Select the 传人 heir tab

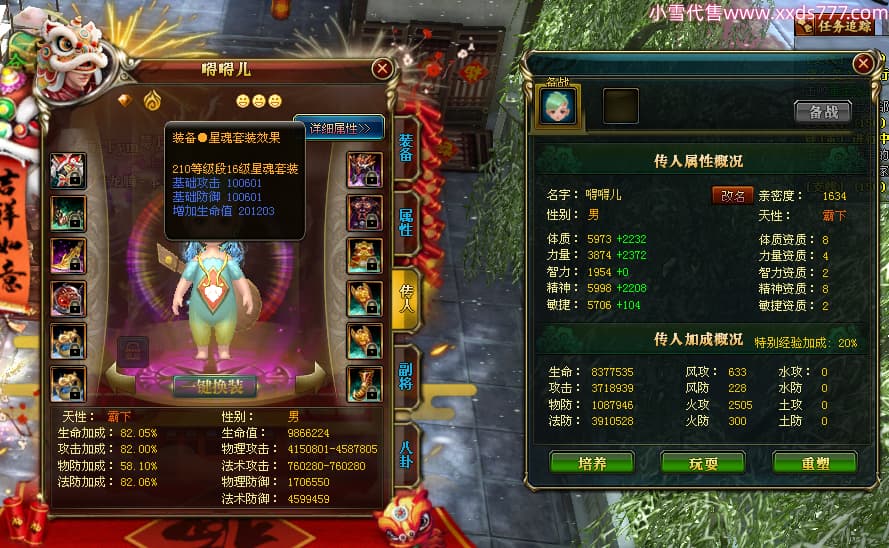point(406,298)
